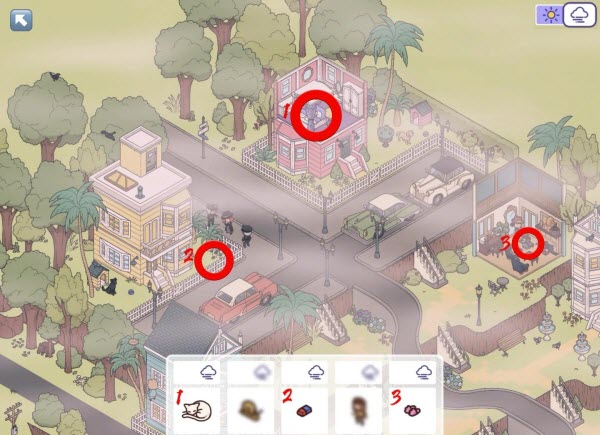Screen dimensions: 600x435
Task: Switch to sunny weather mode
Action: 549,15
